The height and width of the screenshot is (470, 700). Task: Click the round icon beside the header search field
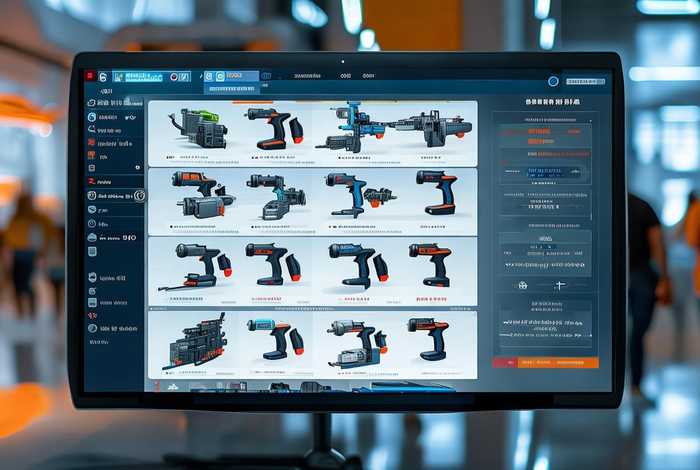553,81
